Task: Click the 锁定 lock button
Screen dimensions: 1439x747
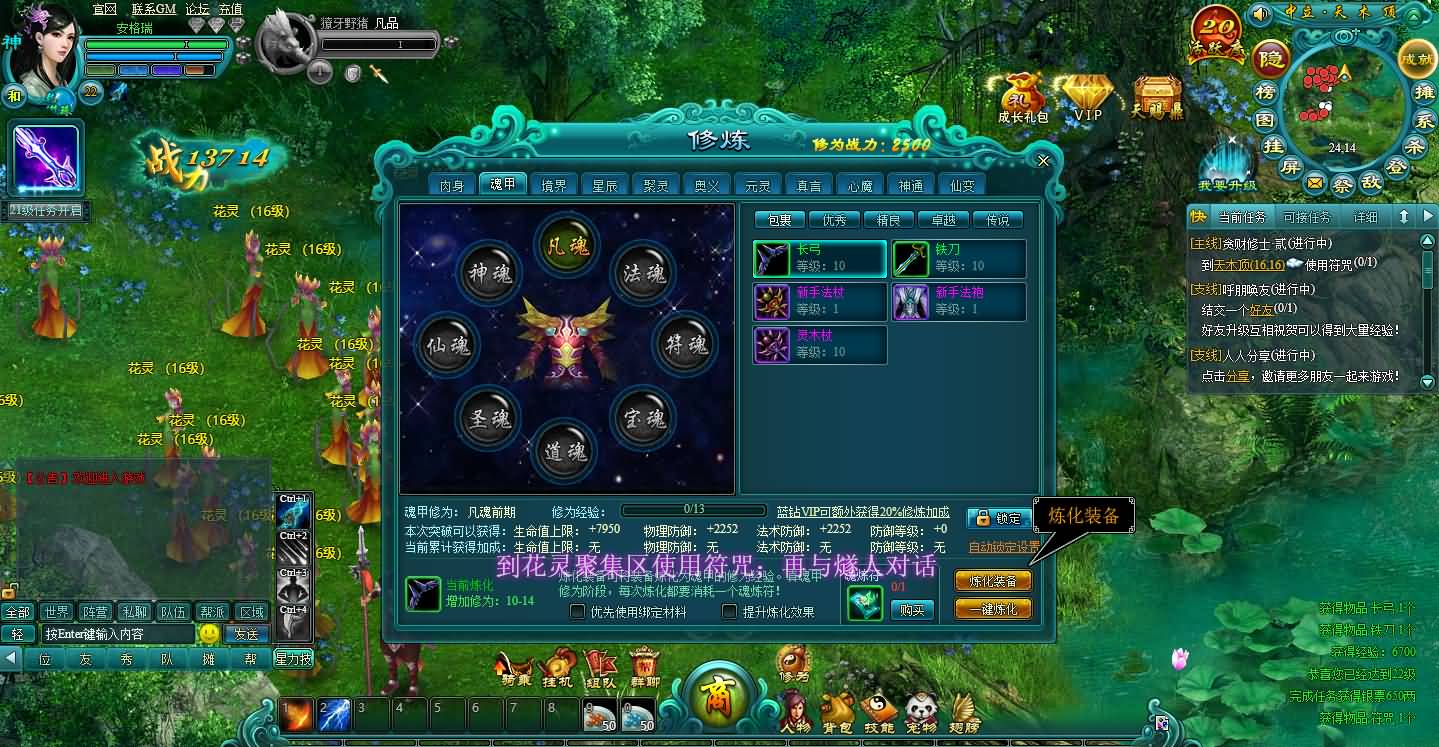Action: tap(999, 518)
